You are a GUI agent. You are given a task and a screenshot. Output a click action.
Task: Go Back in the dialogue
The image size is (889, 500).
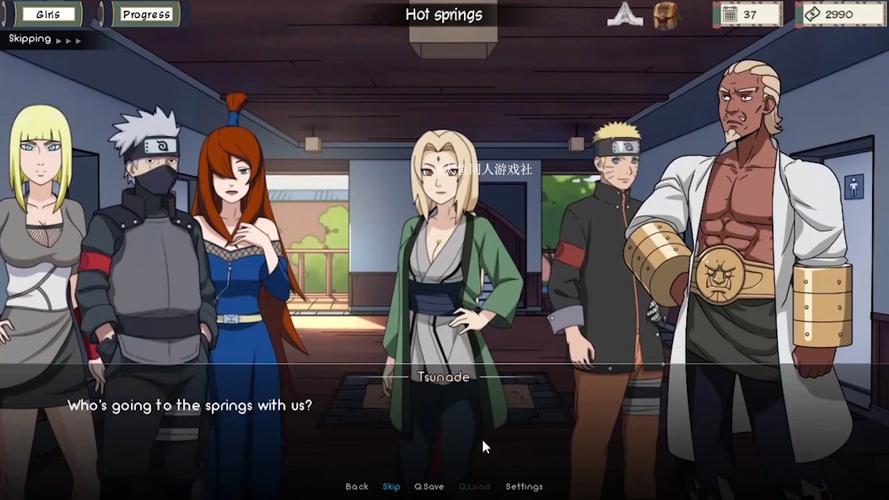(x=357, y=487)
